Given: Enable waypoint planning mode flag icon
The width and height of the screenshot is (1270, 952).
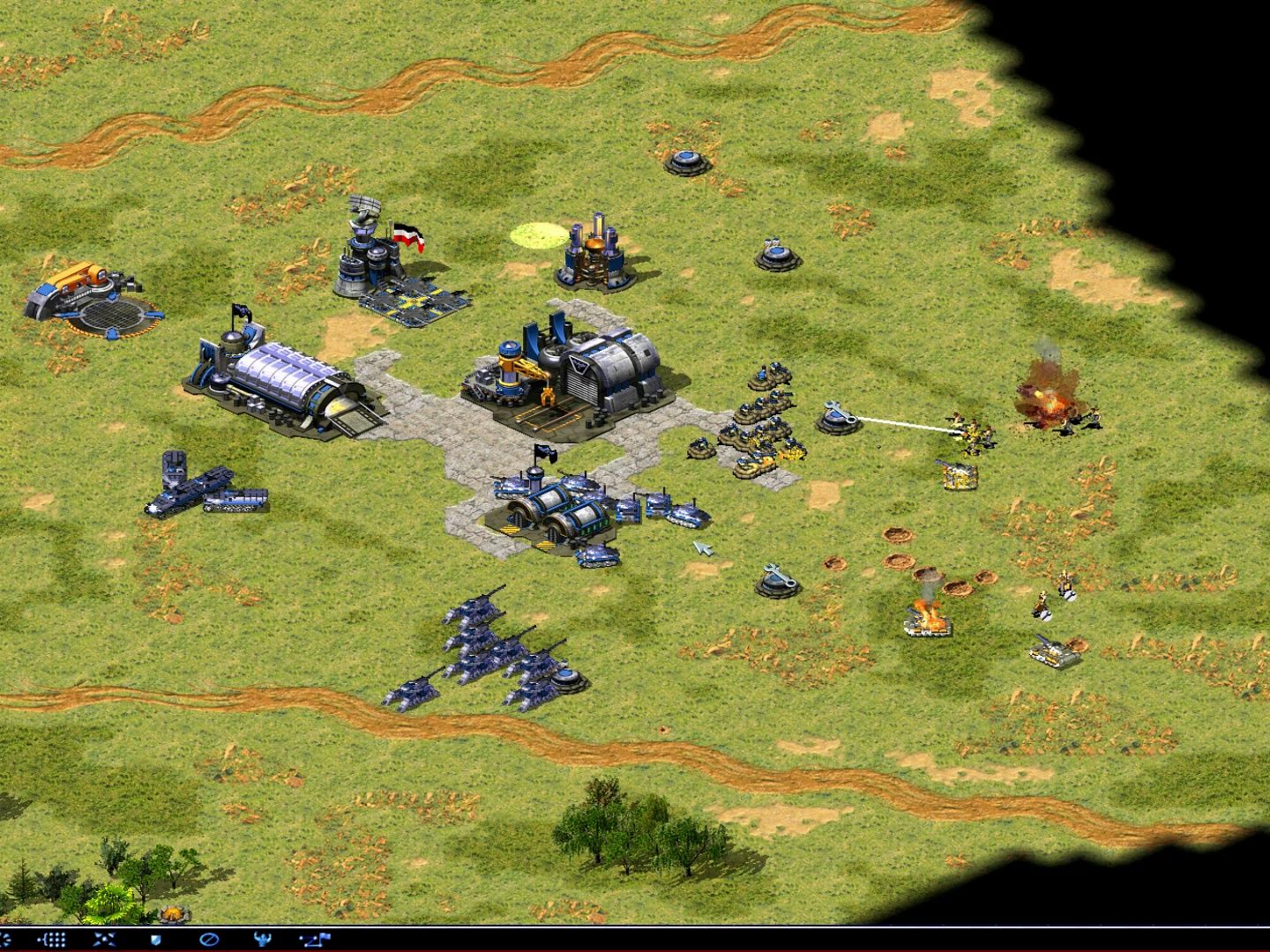Looking at the screenshot, I should click(x=314, y=940).
